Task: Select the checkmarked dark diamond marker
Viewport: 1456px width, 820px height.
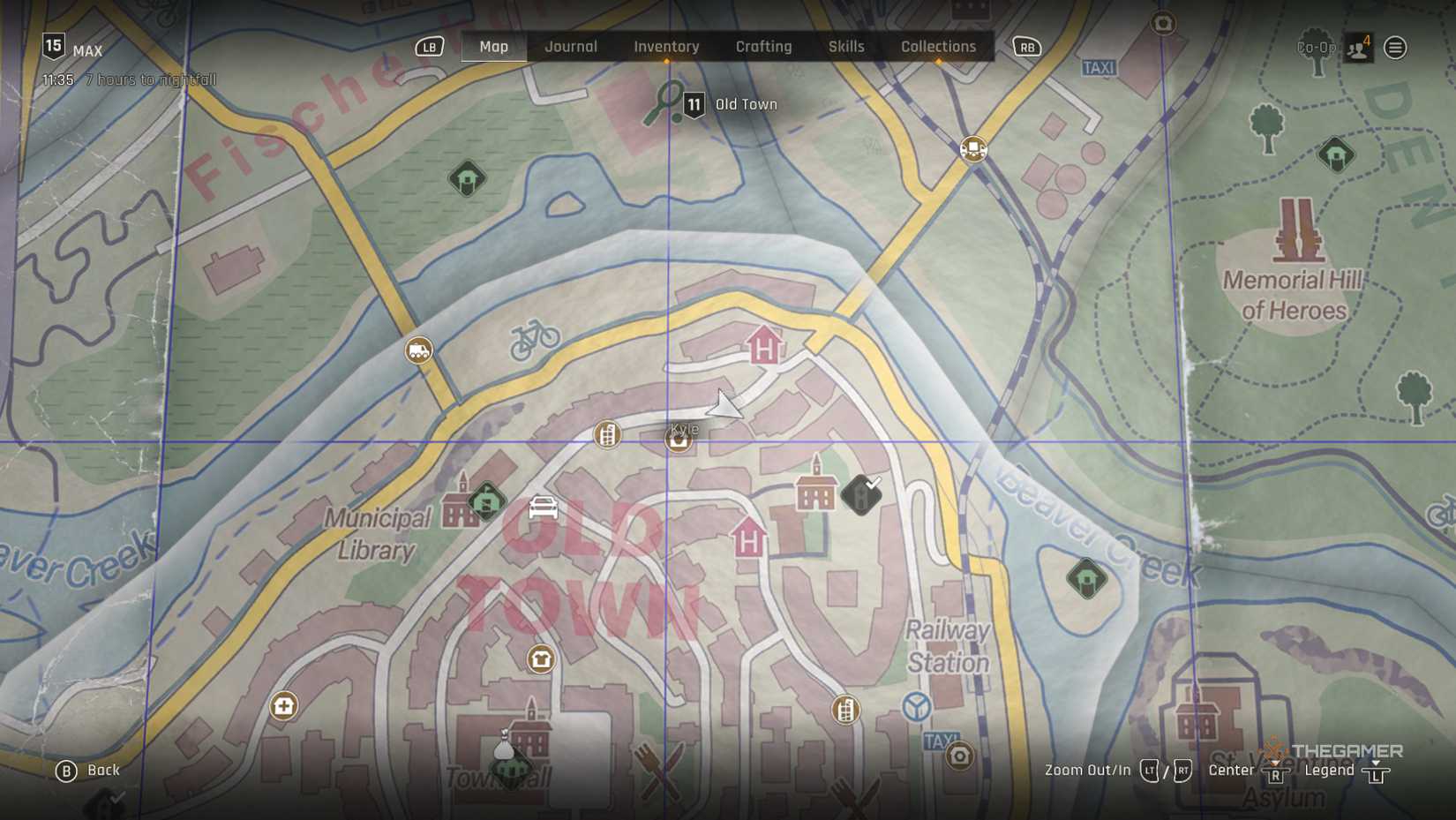Action: point(861,493)
